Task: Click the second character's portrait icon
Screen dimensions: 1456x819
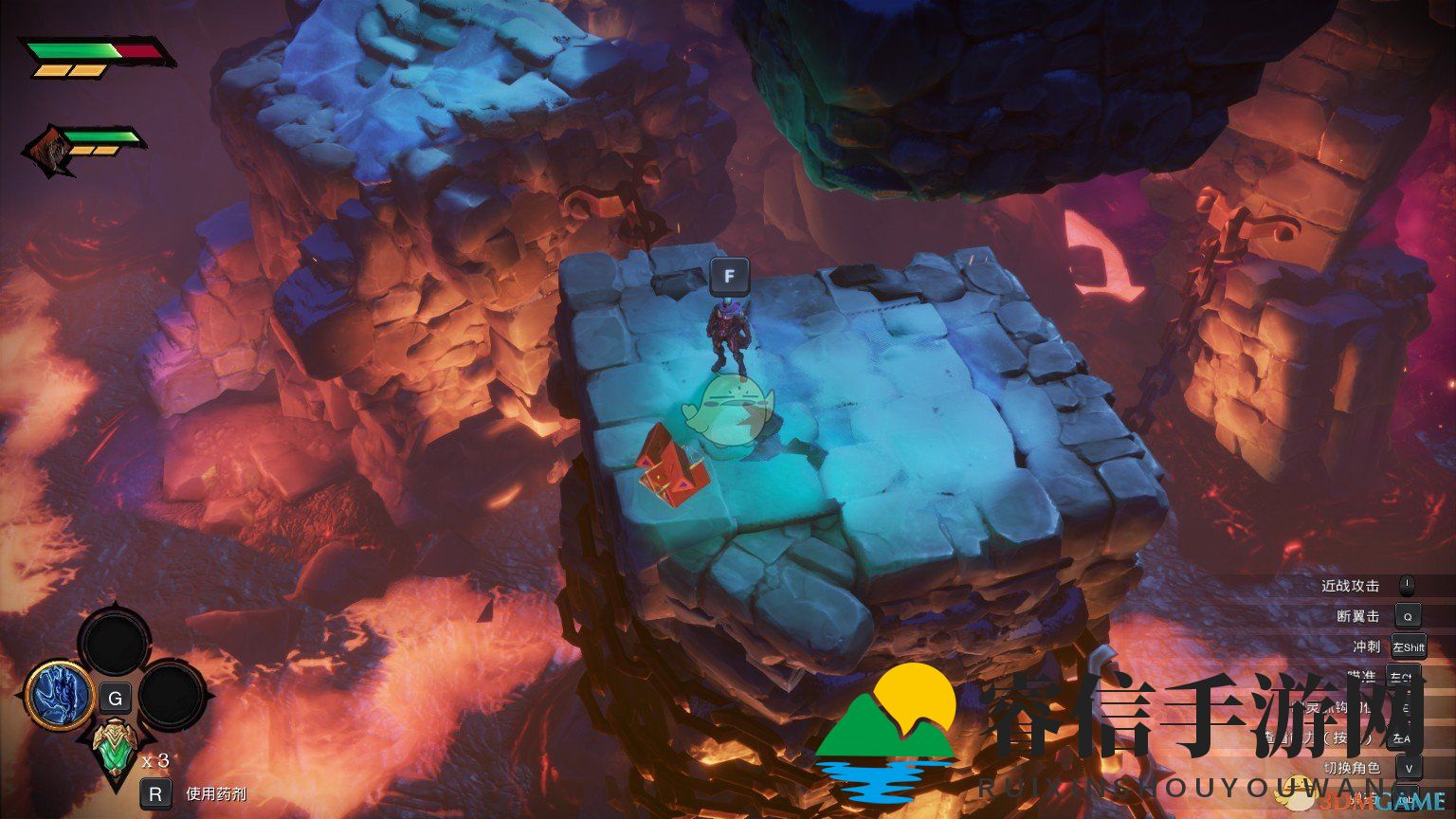Action: coord(49,151)
